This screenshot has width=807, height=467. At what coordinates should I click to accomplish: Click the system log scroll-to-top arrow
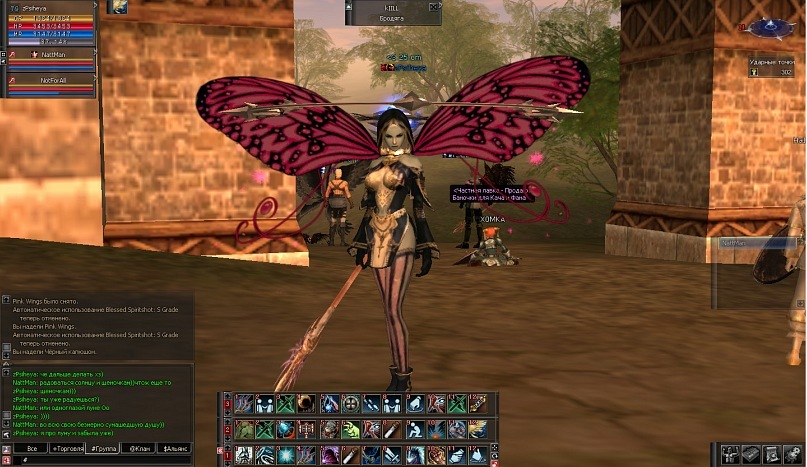pyautogui.click(x=6, y=299)
